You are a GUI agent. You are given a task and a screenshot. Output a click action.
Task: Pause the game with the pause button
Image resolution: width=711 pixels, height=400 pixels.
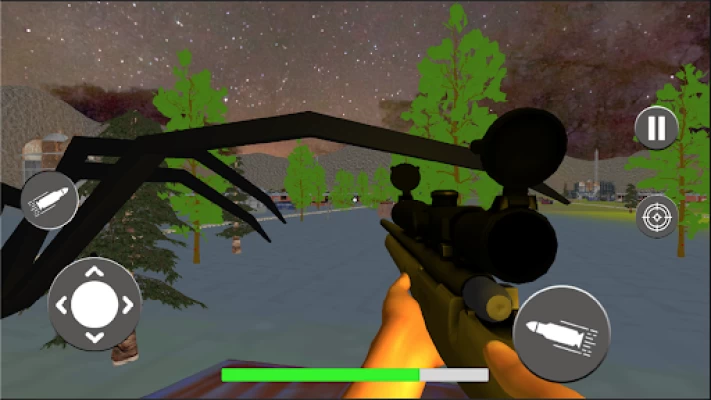coord(656,128)
